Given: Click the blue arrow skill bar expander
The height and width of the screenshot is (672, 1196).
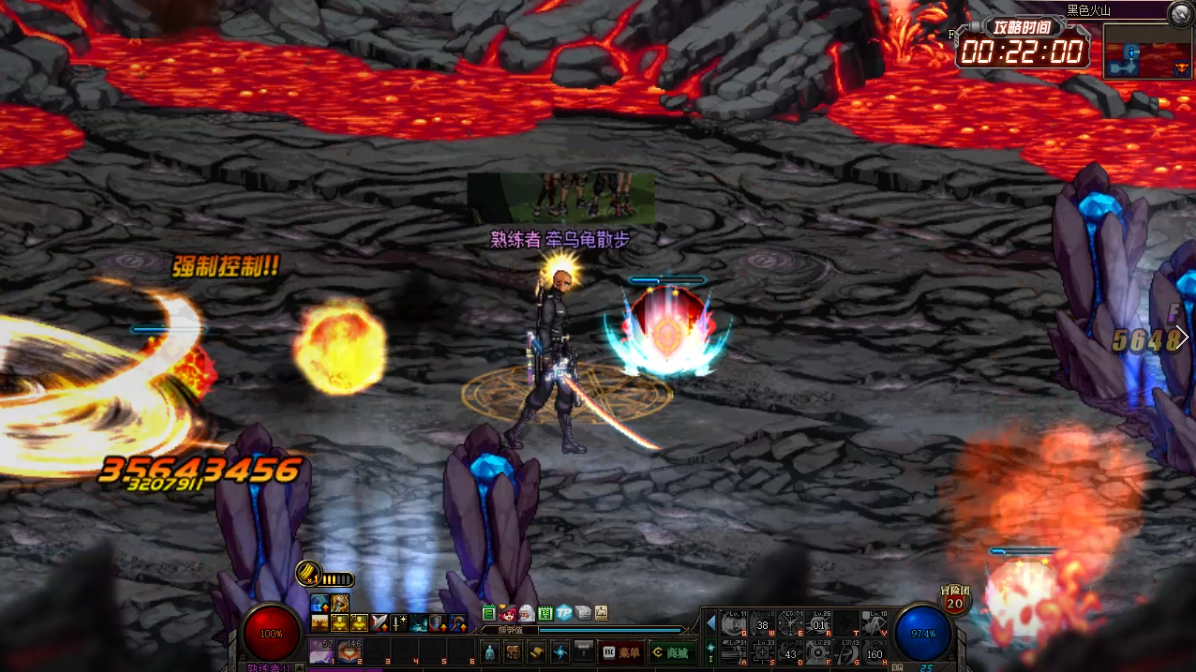Looking at the screenshot, I should point(711,623).
